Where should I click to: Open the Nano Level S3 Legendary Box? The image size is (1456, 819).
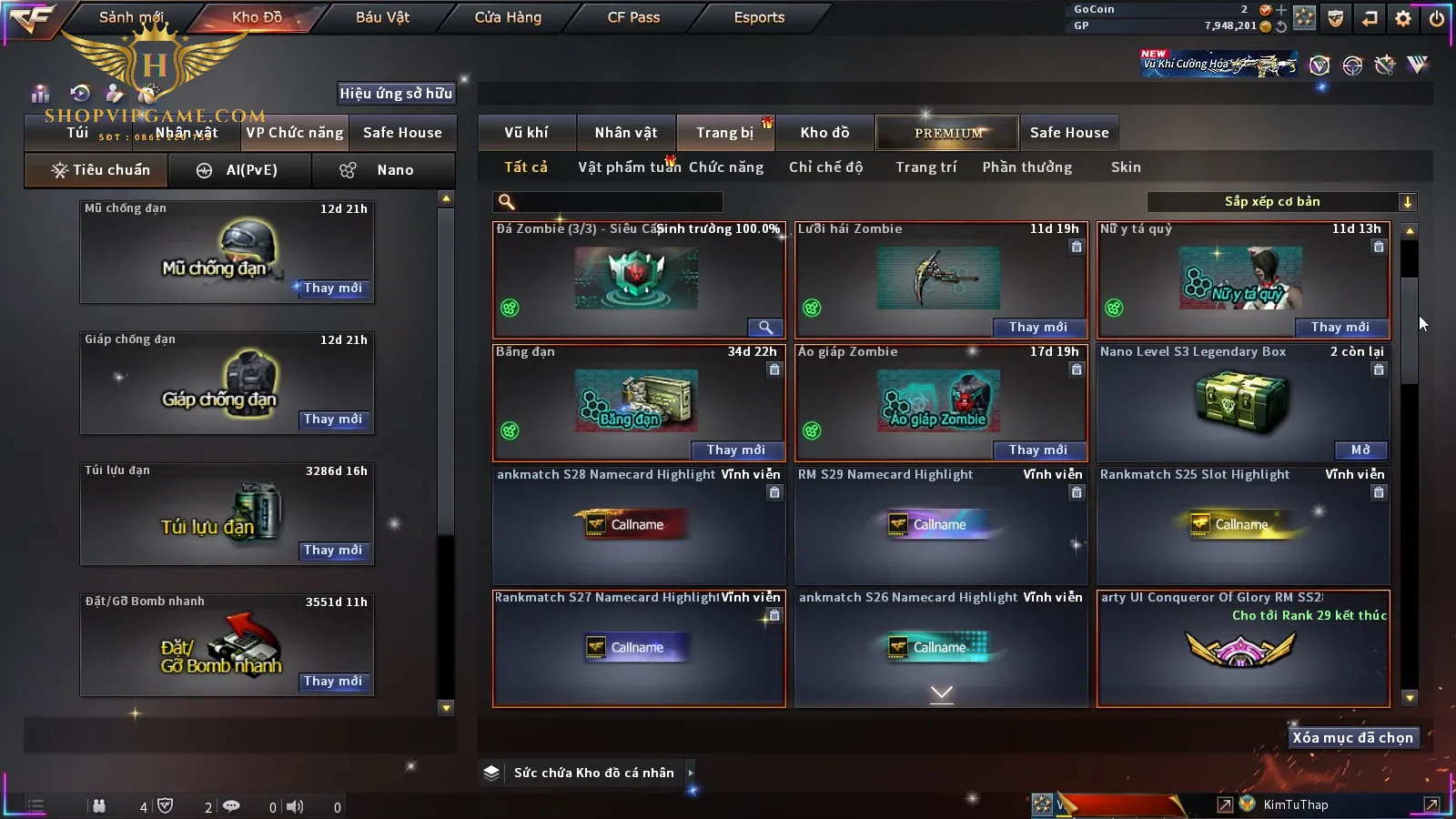(x=1360, y=450)
